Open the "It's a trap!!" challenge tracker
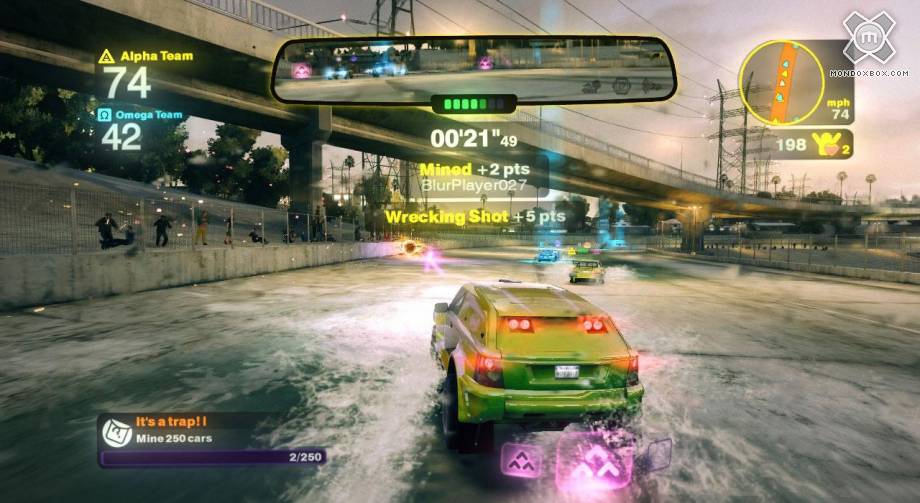This screenshot has width=920, height=503. (212, 439)
